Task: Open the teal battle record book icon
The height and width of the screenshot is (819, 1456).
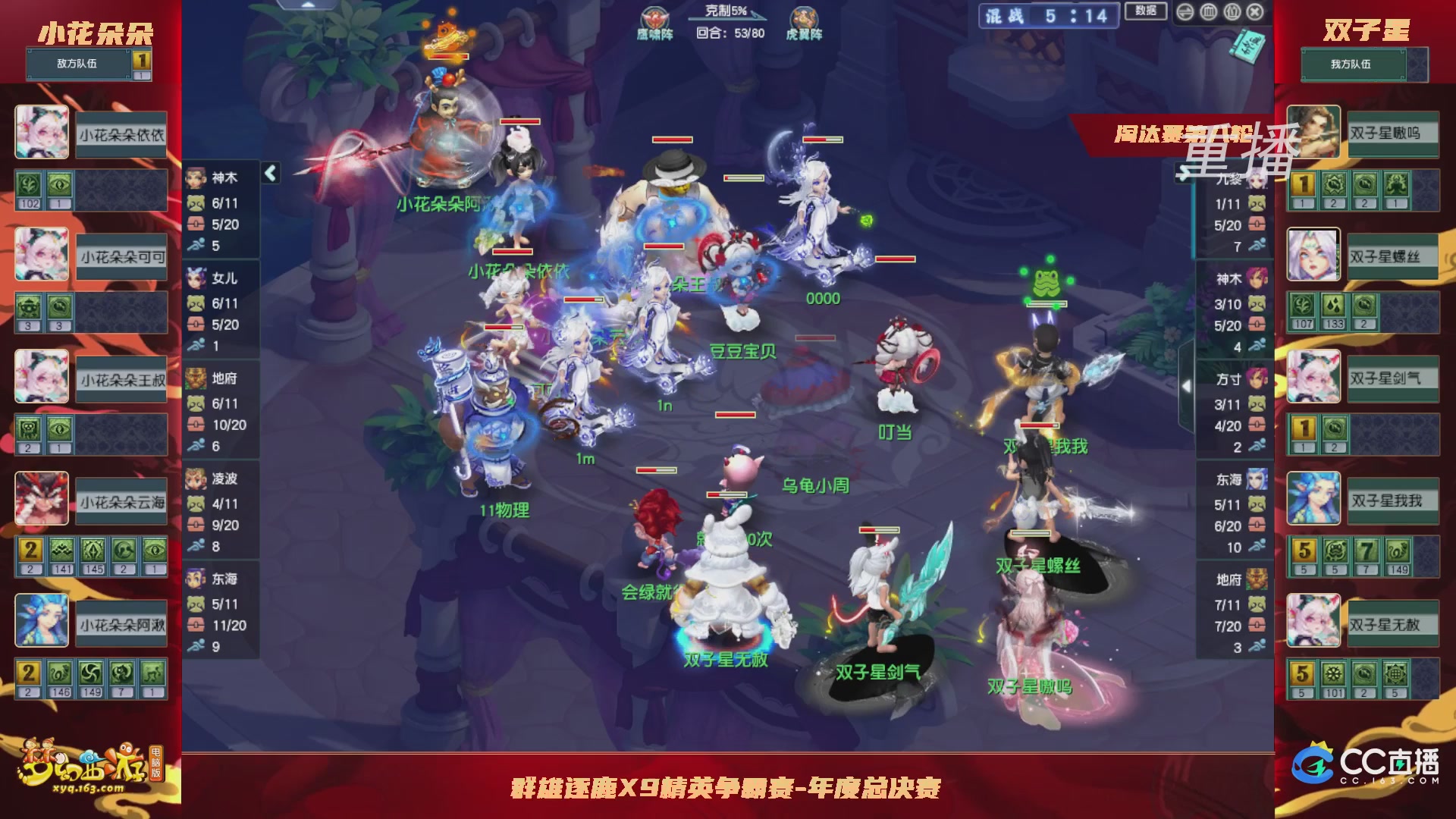Action: point(1247,47)
